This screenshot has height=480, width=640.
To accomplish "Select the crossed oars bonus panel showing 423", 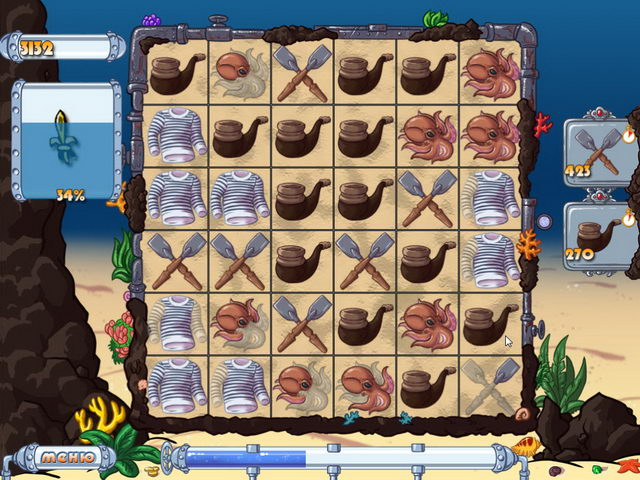I will click(x=598, y=150).
